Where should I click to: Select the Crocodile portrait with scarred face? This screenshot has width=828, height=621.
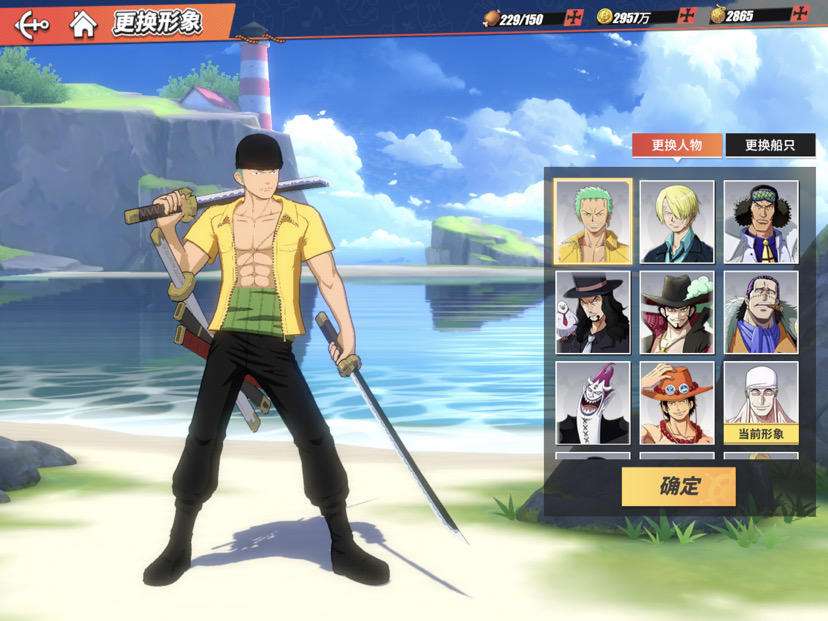761,312
